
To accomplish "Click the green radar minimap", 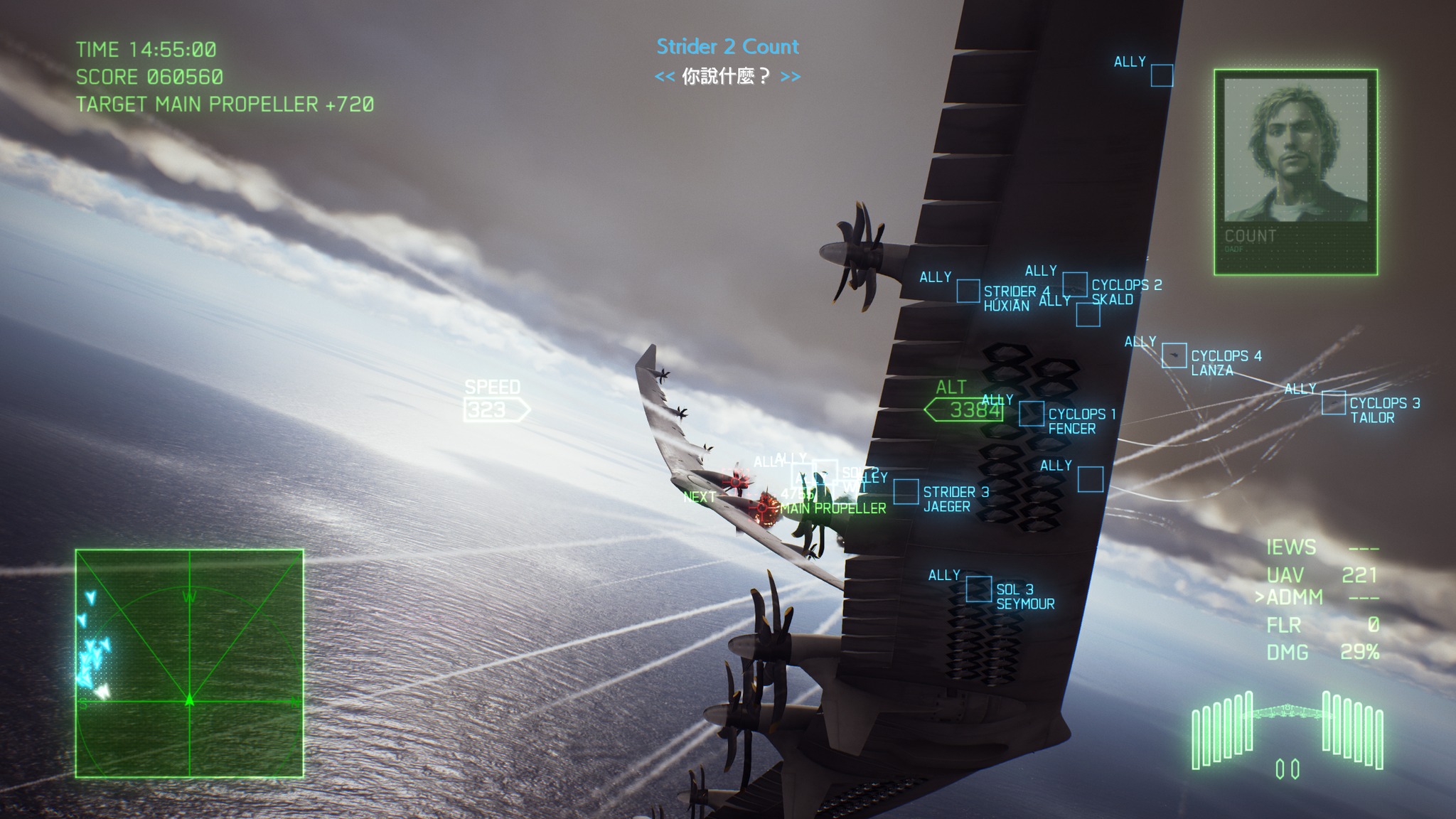I will pos(189,663).
